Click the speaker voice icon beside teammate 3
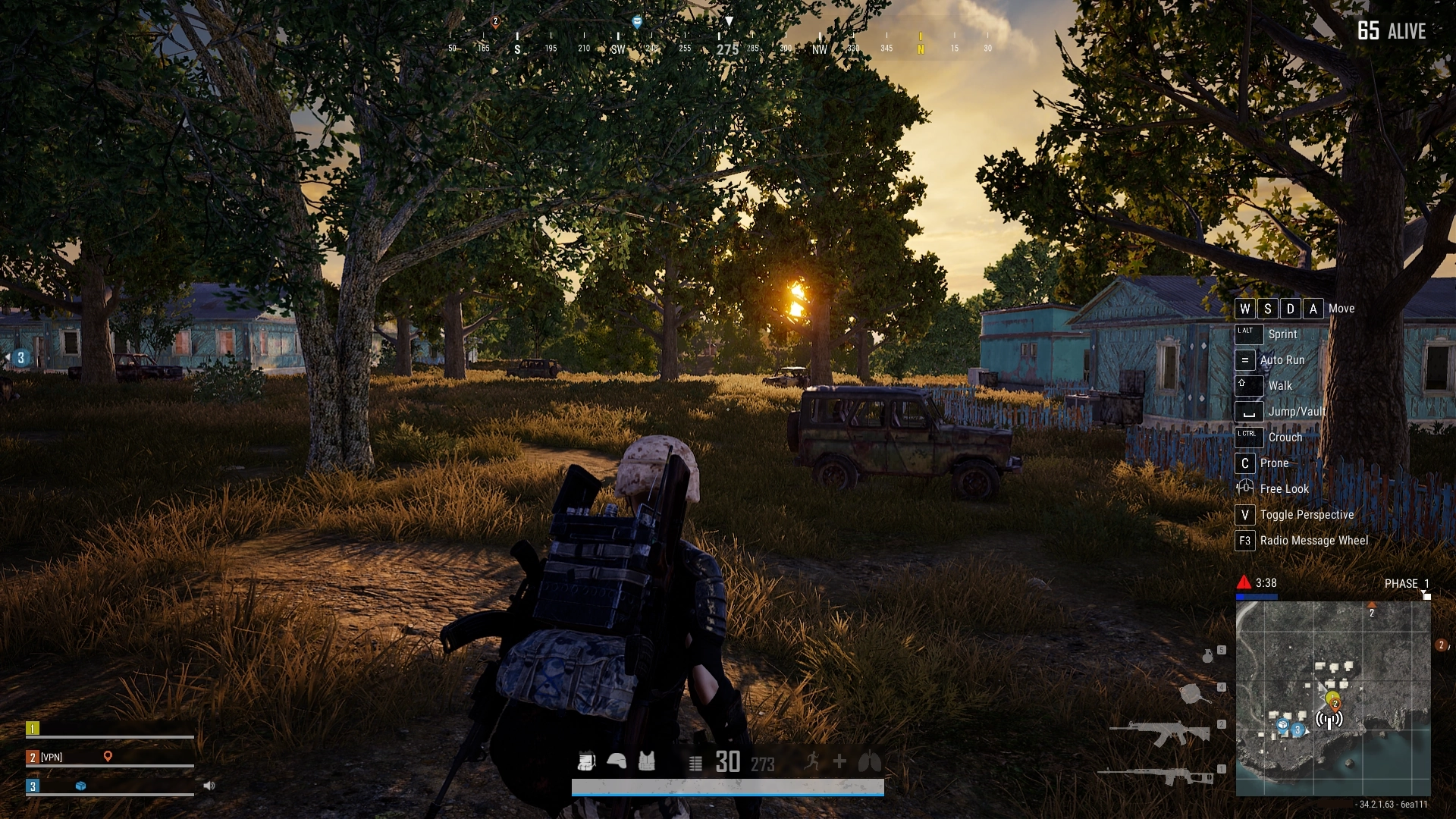This screenshot has width=1456, height=819. click(209, 786)
